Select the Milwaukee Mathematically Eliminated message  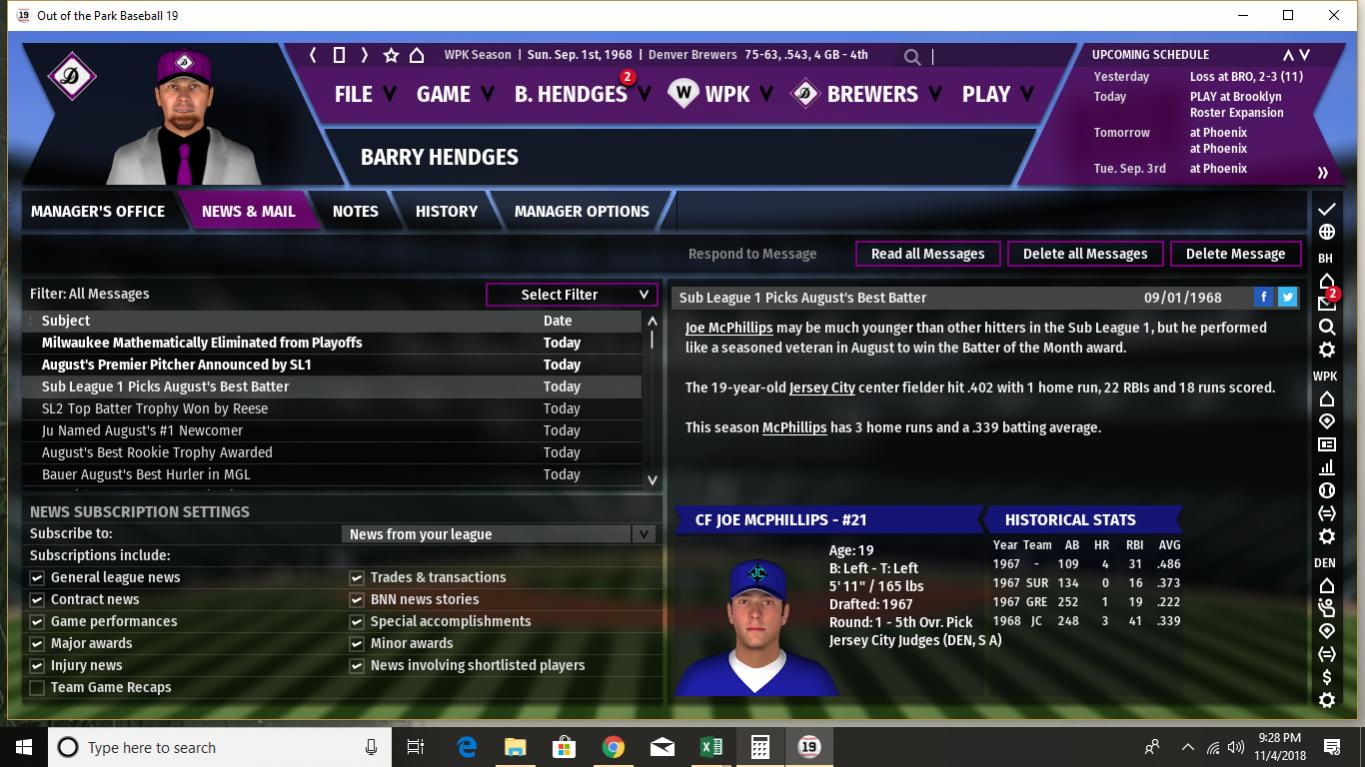(x=202, y=342)
